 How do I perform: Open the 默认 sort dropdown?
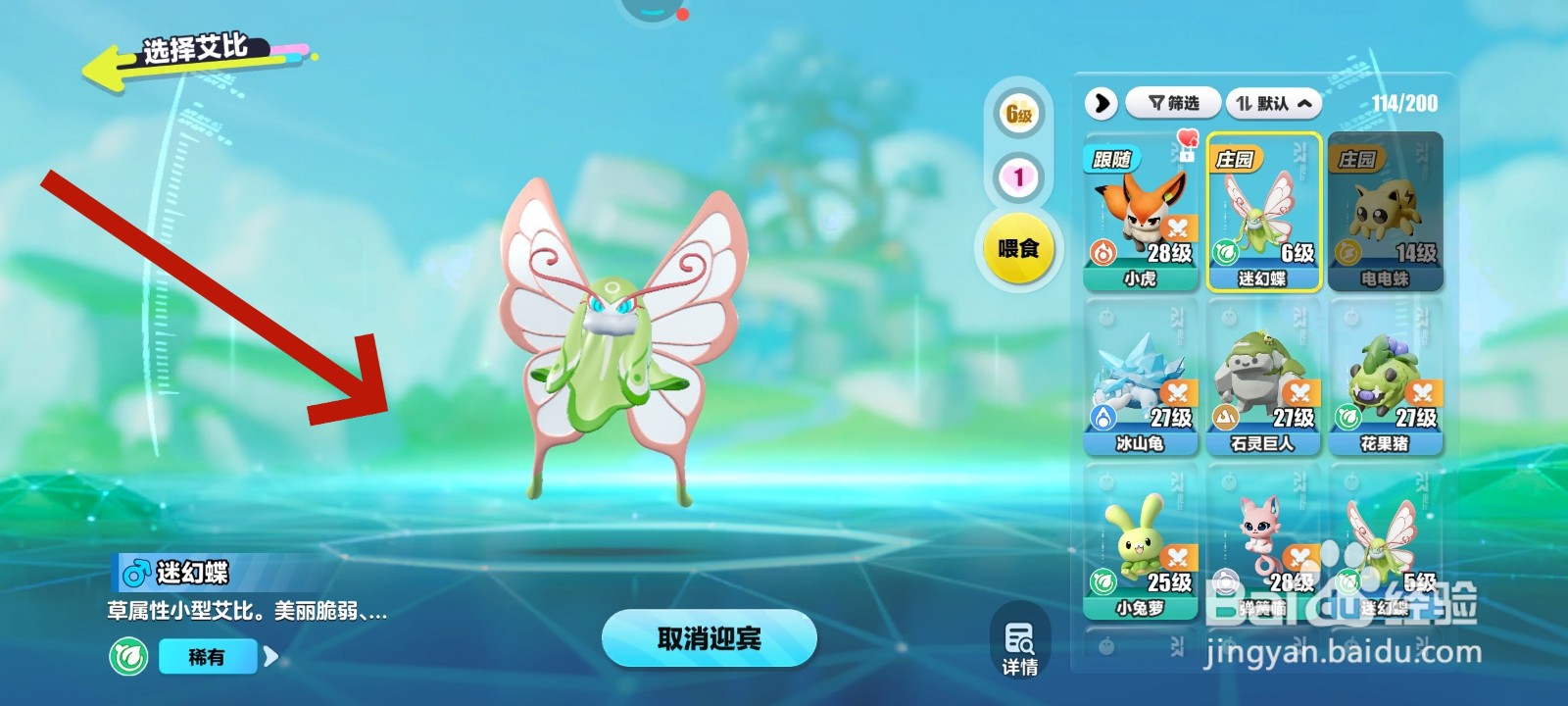pyautogui.click(x=1274, y=104)
